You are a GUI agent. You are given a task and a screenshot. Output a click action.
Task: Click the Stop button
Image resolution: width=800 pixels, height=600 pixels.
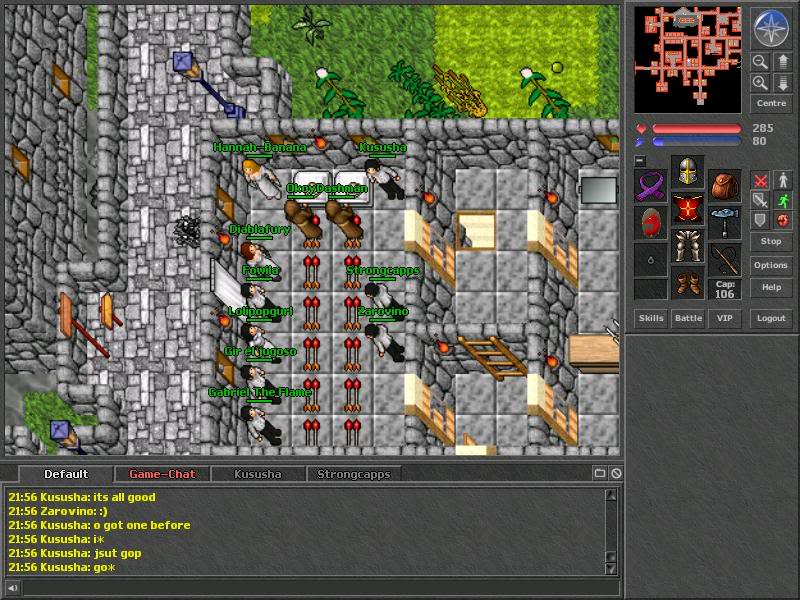pos(771,241)
